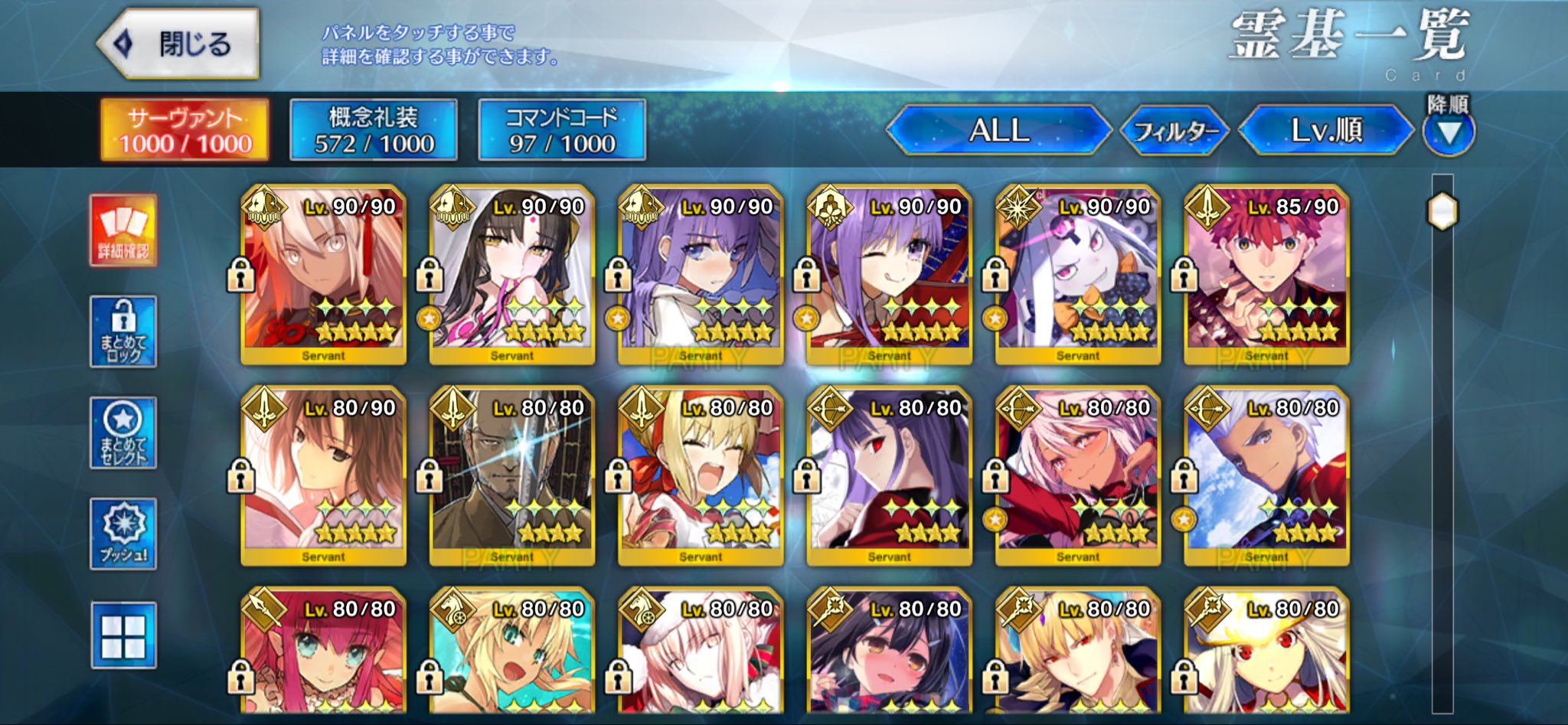Change the grid layout view
This screenshot has width=1568, height=725.
click(x=123, y=635)
